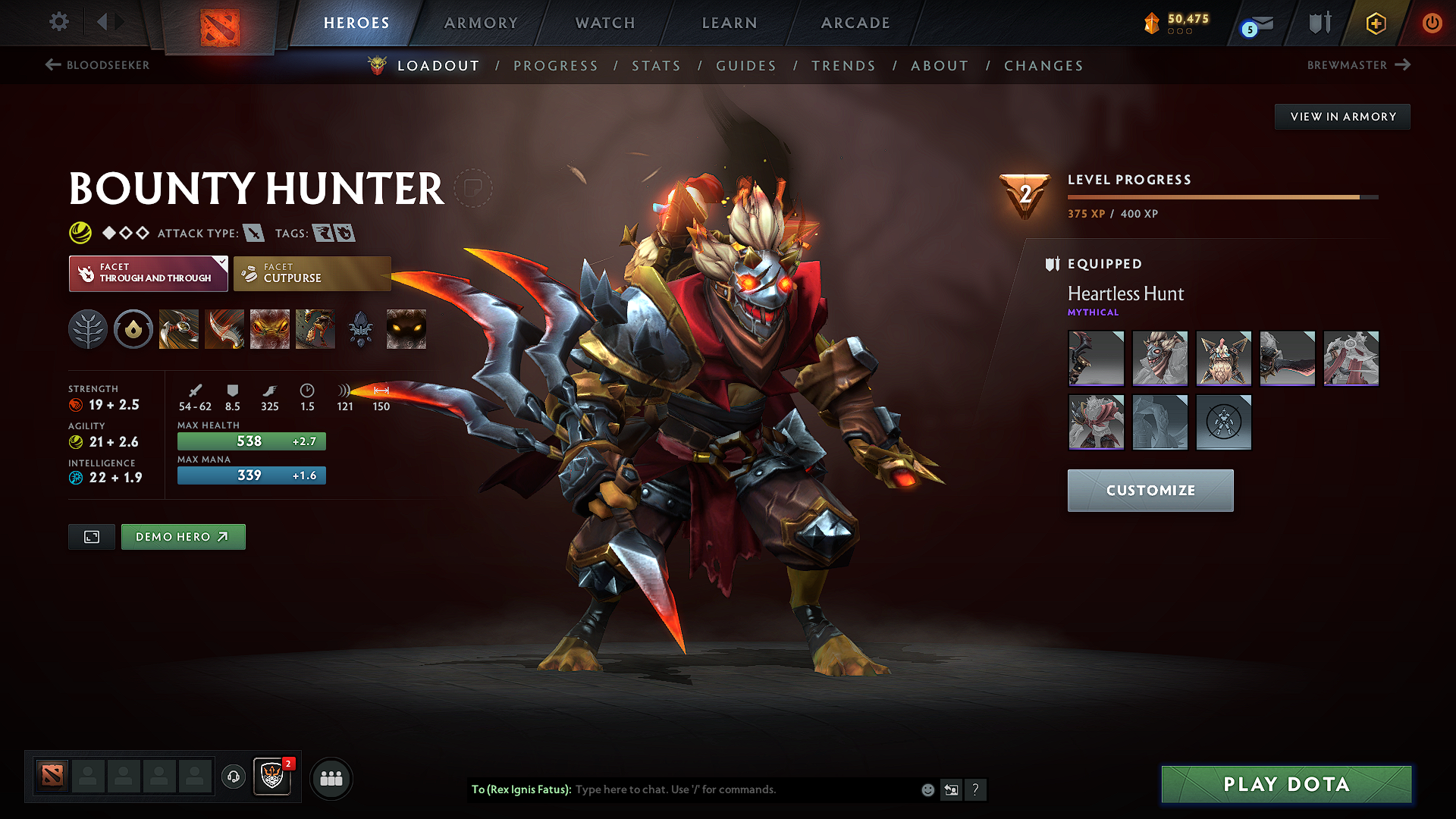Open the emoticon picker in chat
Viewport: 1456px width, 819px height.
click(x=927, y=789)
